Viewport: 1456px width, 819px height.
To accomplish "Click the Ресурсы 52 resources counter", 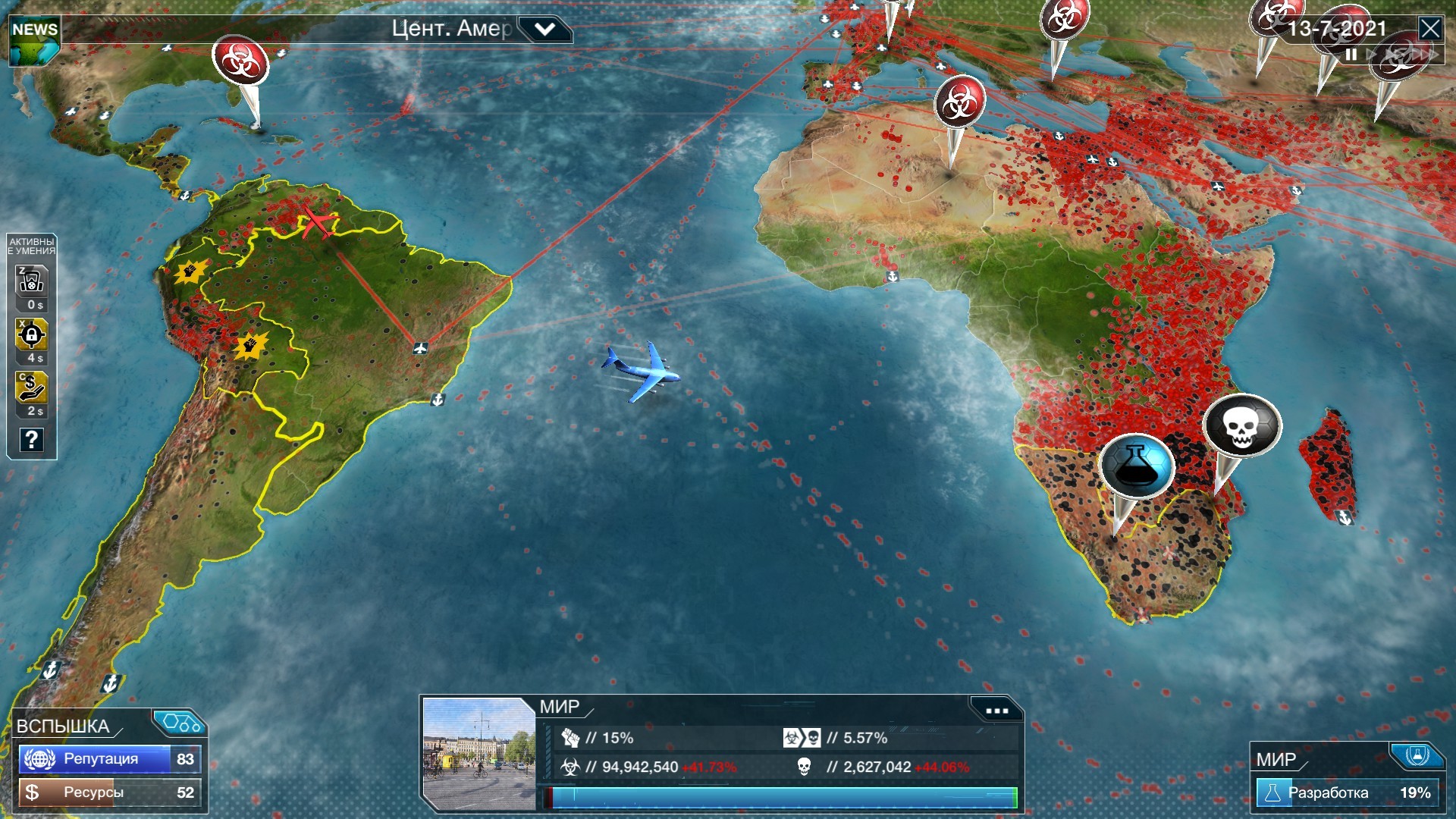I will pyautogui.click(x=106, y=792).
